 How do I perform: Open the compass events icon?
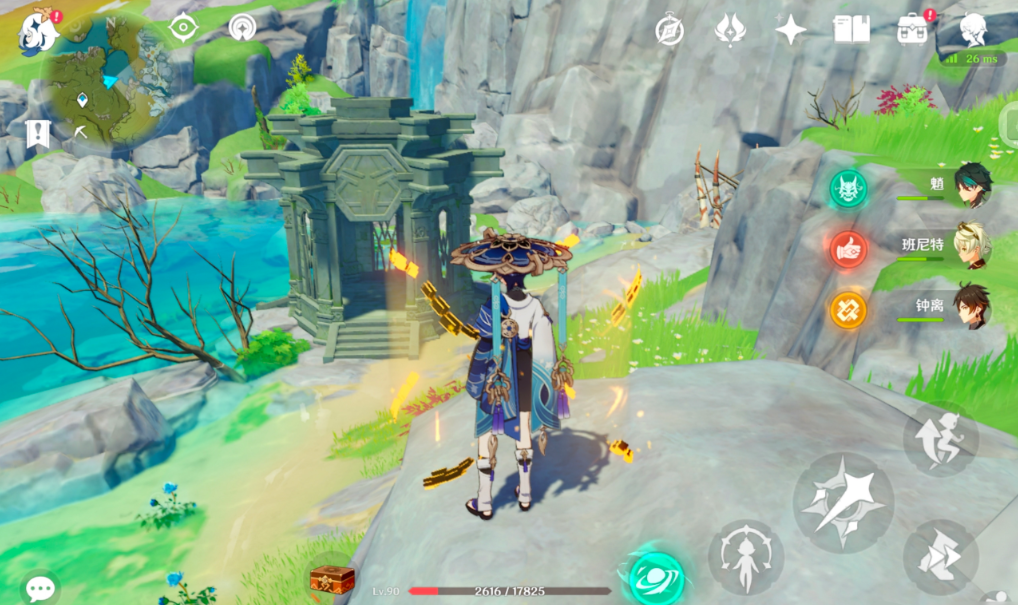click(669, 30)
